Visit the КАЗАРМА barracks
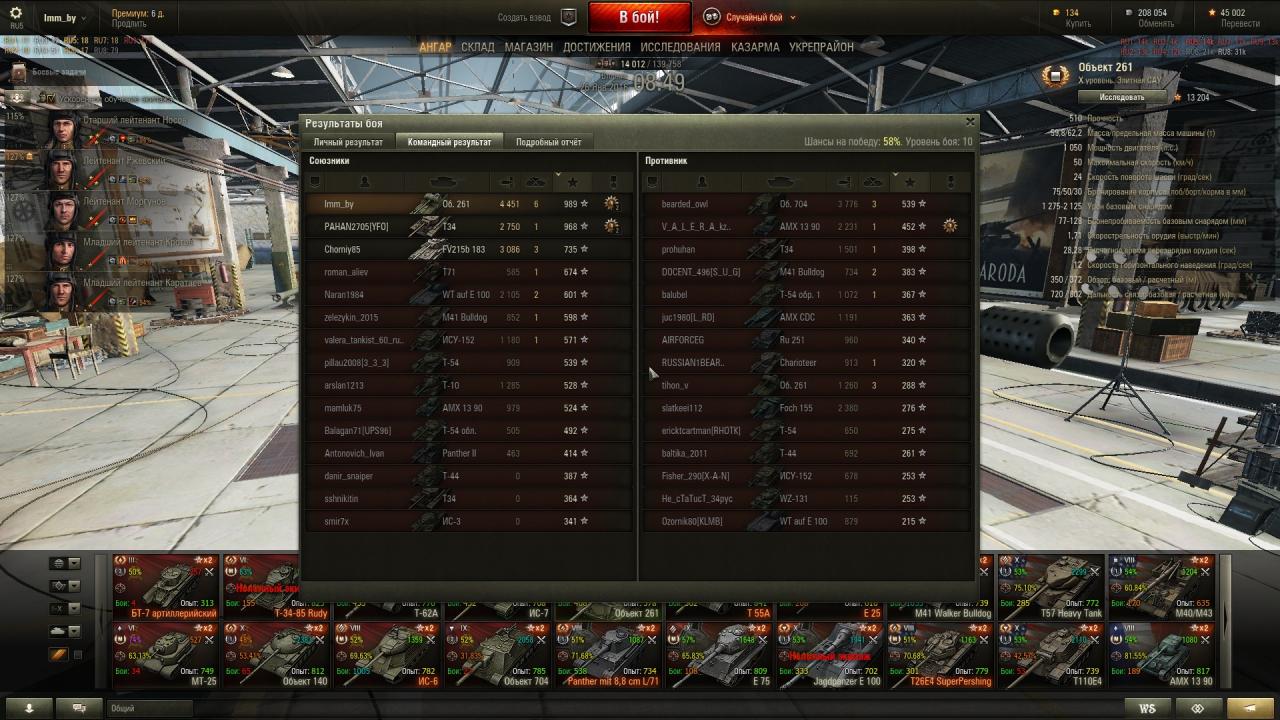The image size is (1280, 720). [755, 47]
